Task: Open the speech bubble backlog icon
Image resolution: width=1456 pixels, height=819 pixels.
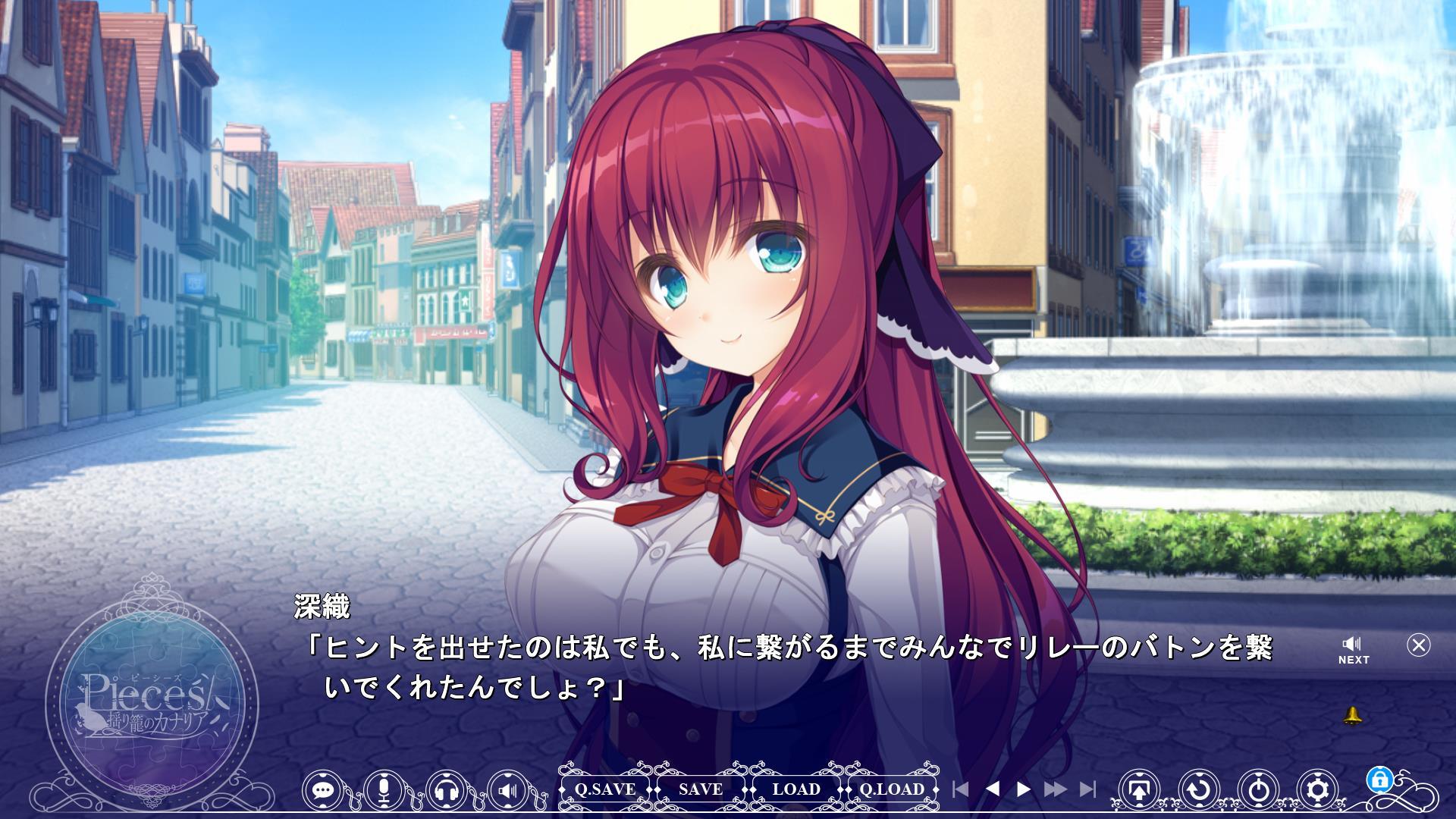Action: pyautogui.click(x=323, y=790)
